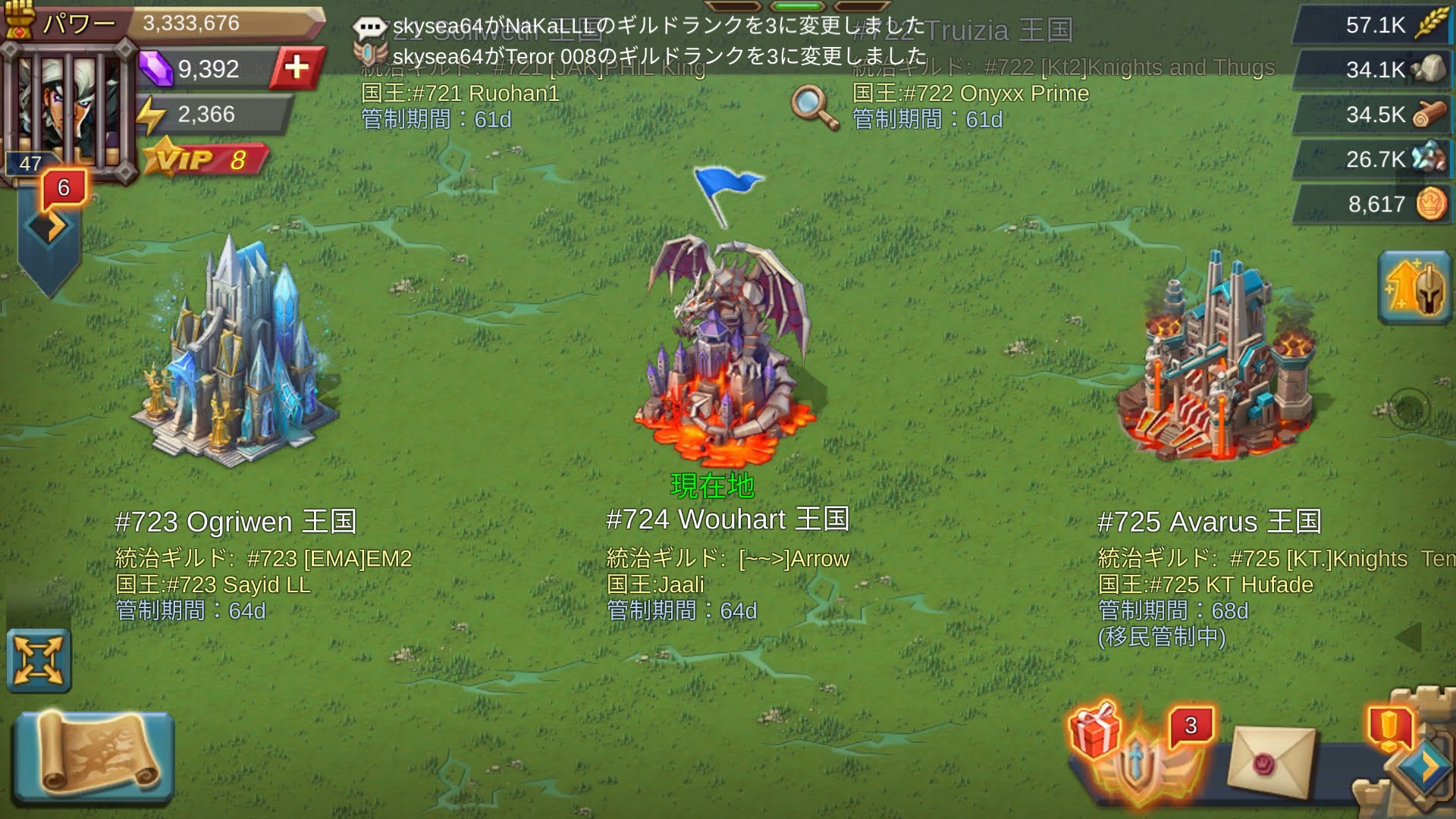The height and width of the screenshot is (819, 1456).
Task: Click the blue diamond arrow menu button
Action: pos(1423,767)
